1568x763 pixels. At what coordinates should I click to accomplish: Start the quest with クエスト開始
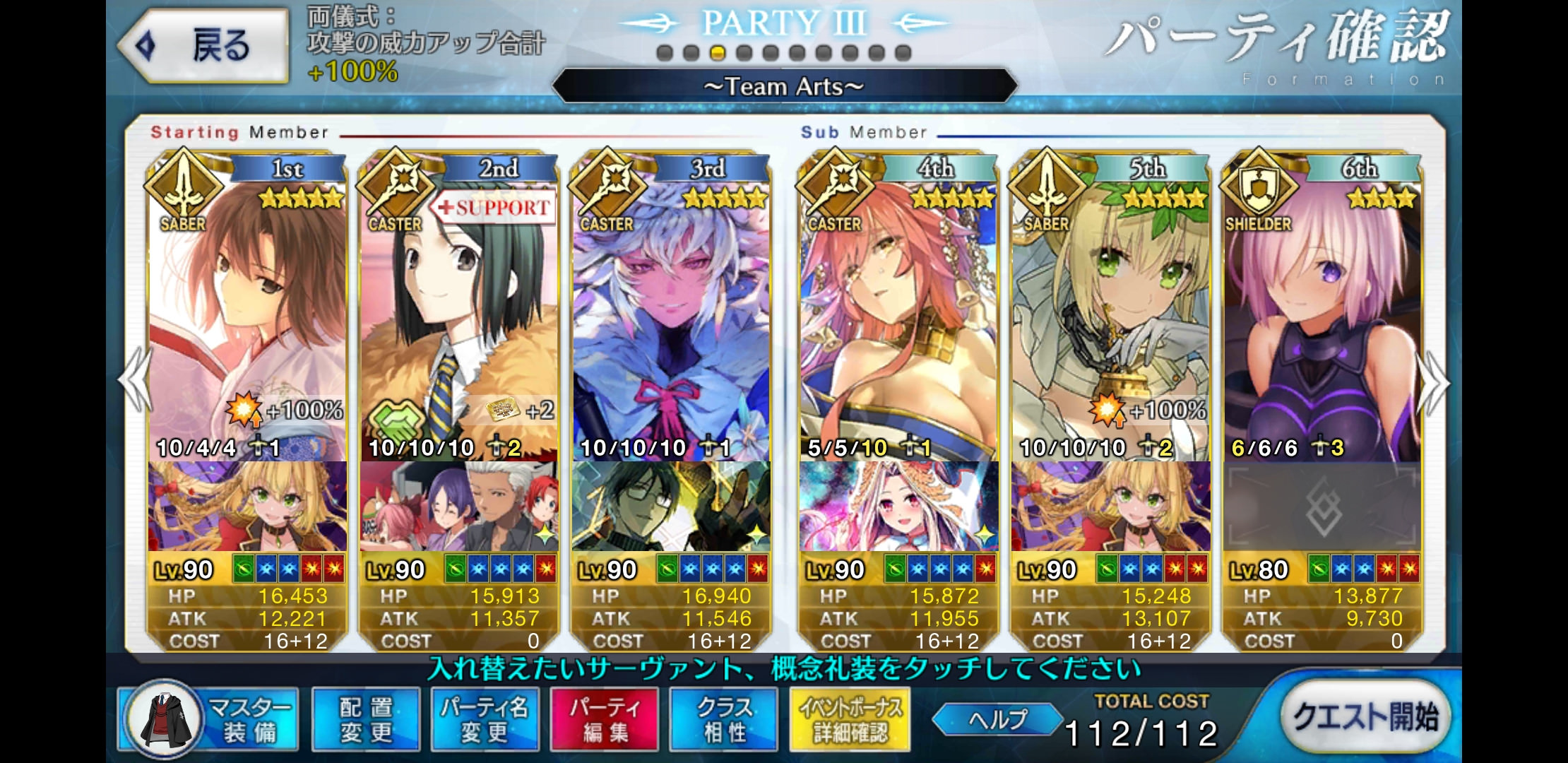tap(1365, 717)
